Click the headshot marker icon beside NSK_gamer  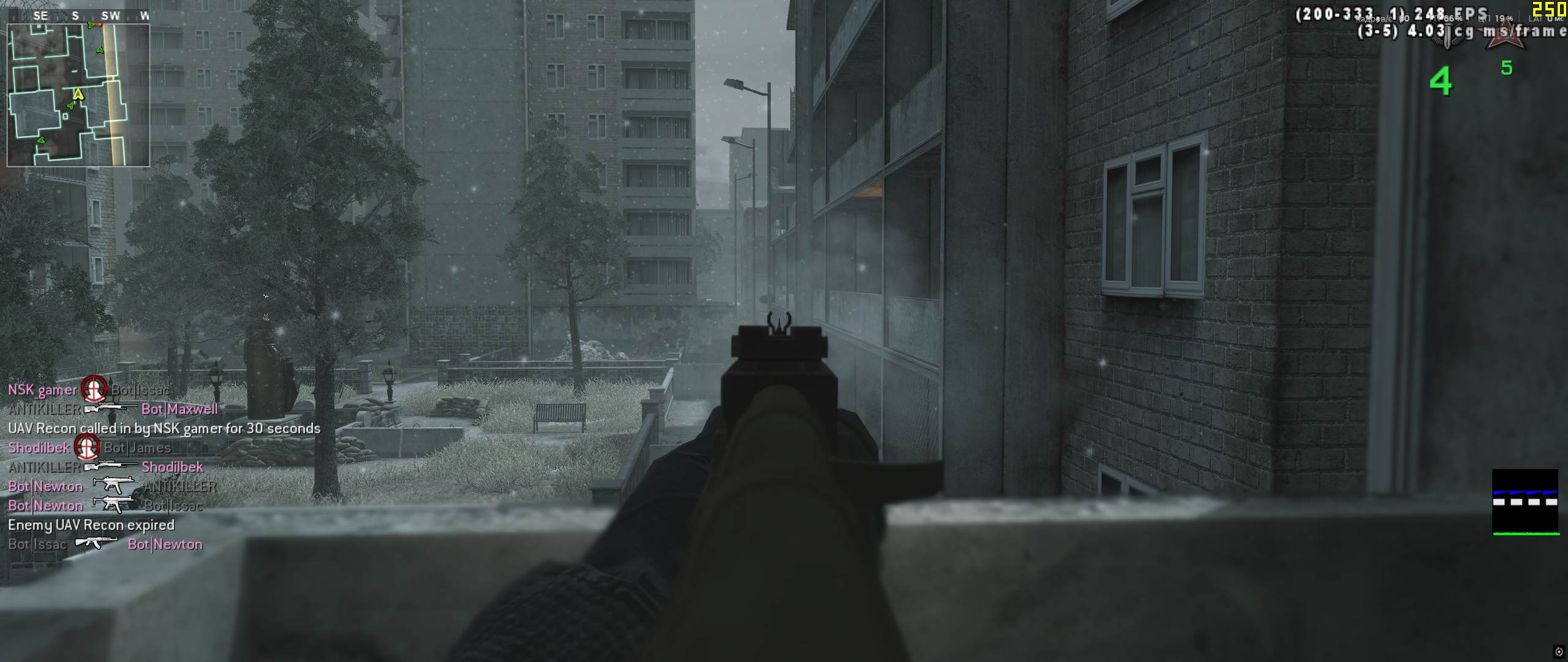(x=93, y=390)
